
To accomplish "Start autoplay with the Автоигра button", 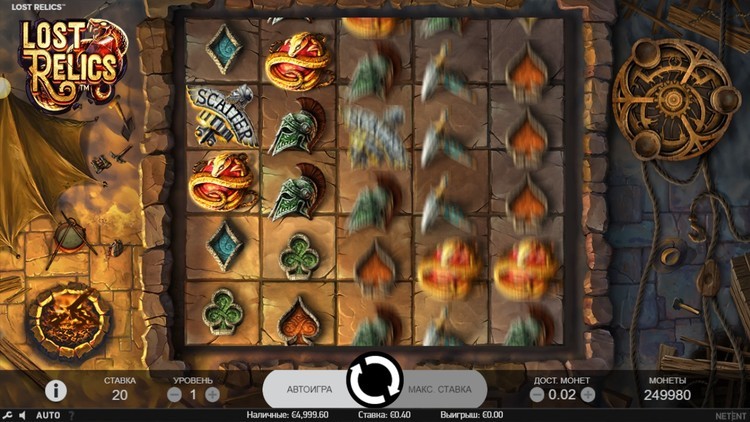I will (309, 389).
